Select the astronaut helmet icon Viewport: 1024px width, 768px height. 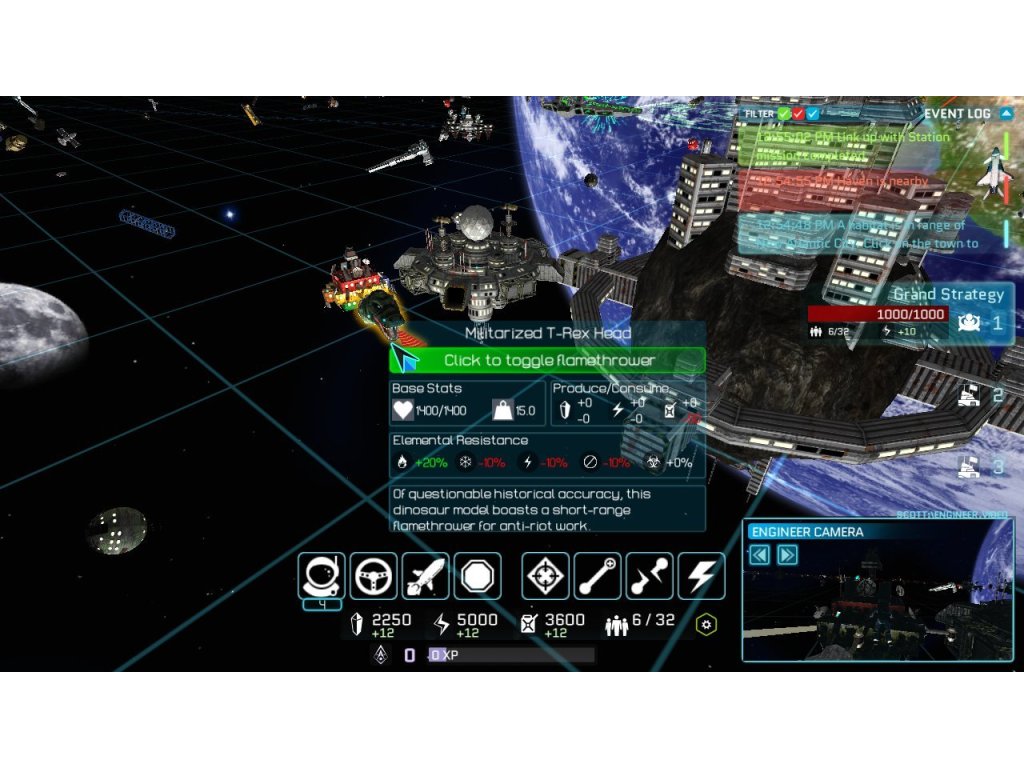(321, 576)
